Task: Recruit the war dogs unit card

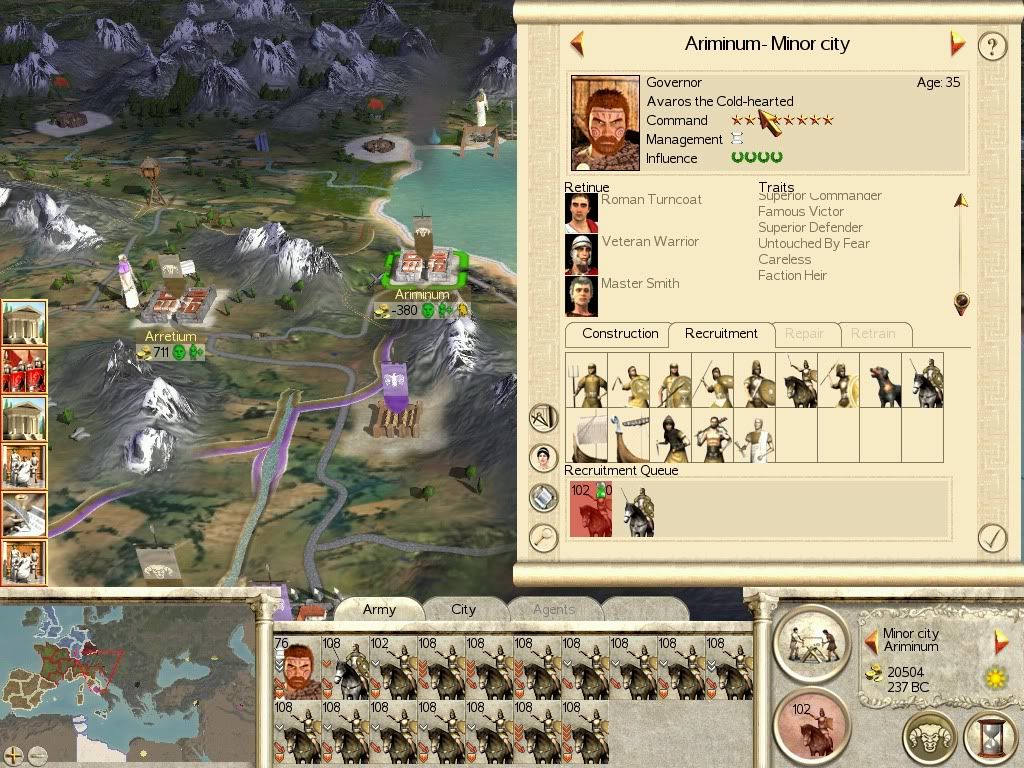Action: click(x=880, y=380)
